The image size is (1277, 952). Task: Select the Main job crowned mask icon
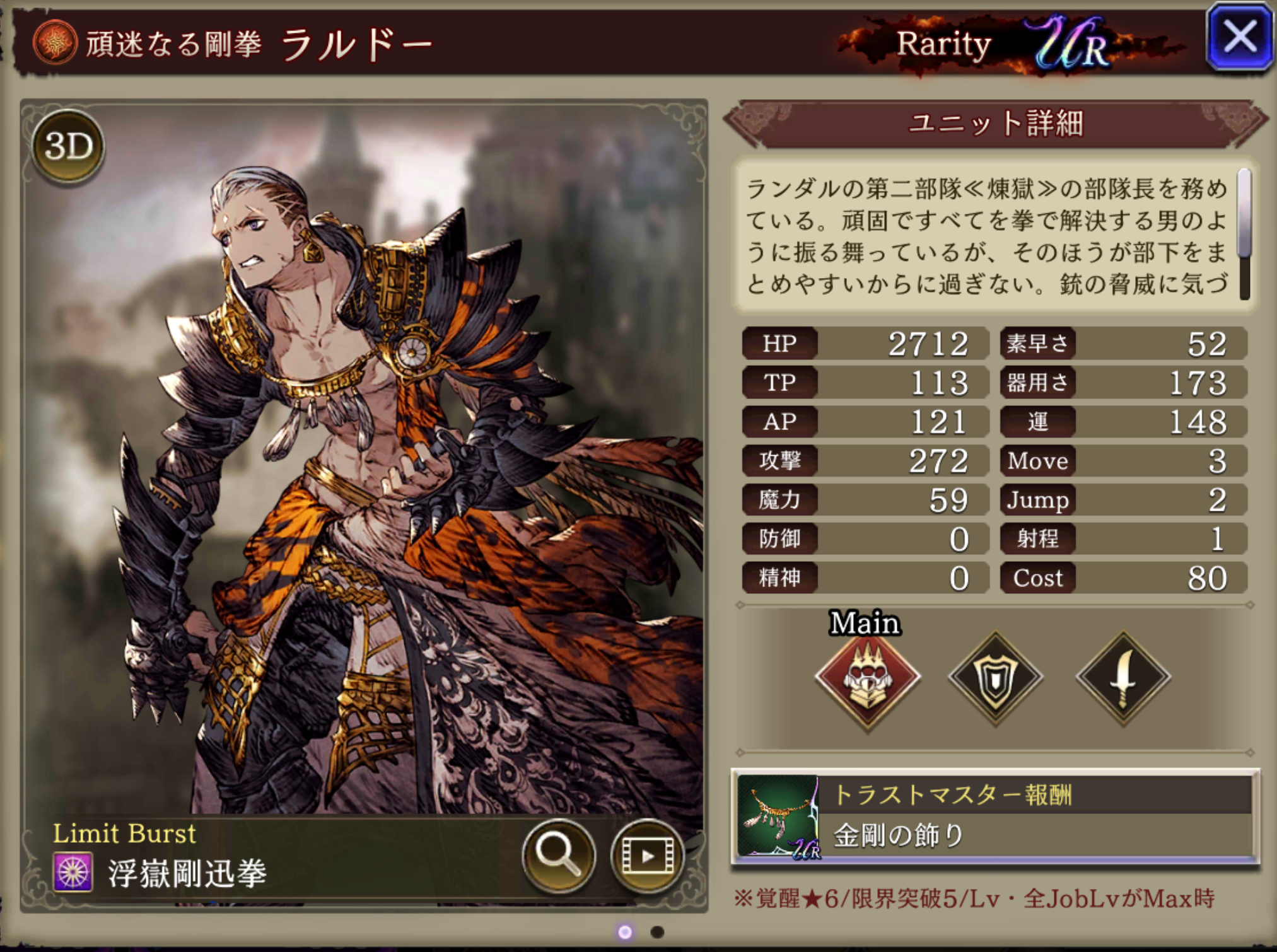[x=868, y=678]
